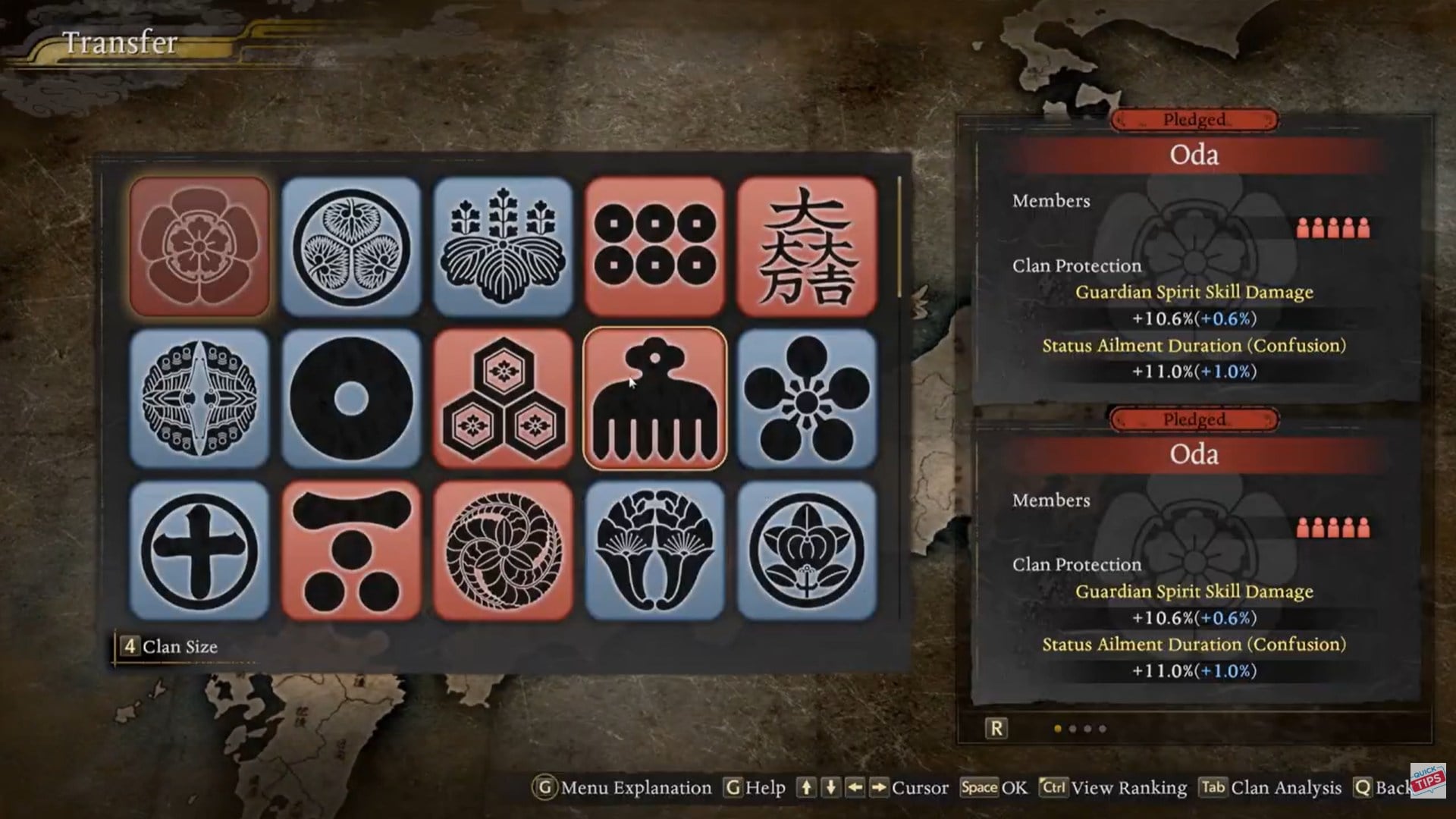Select the red five-petal Oda crest tile
Viewport: 1456px width, 819px height.
coord(199,246)
